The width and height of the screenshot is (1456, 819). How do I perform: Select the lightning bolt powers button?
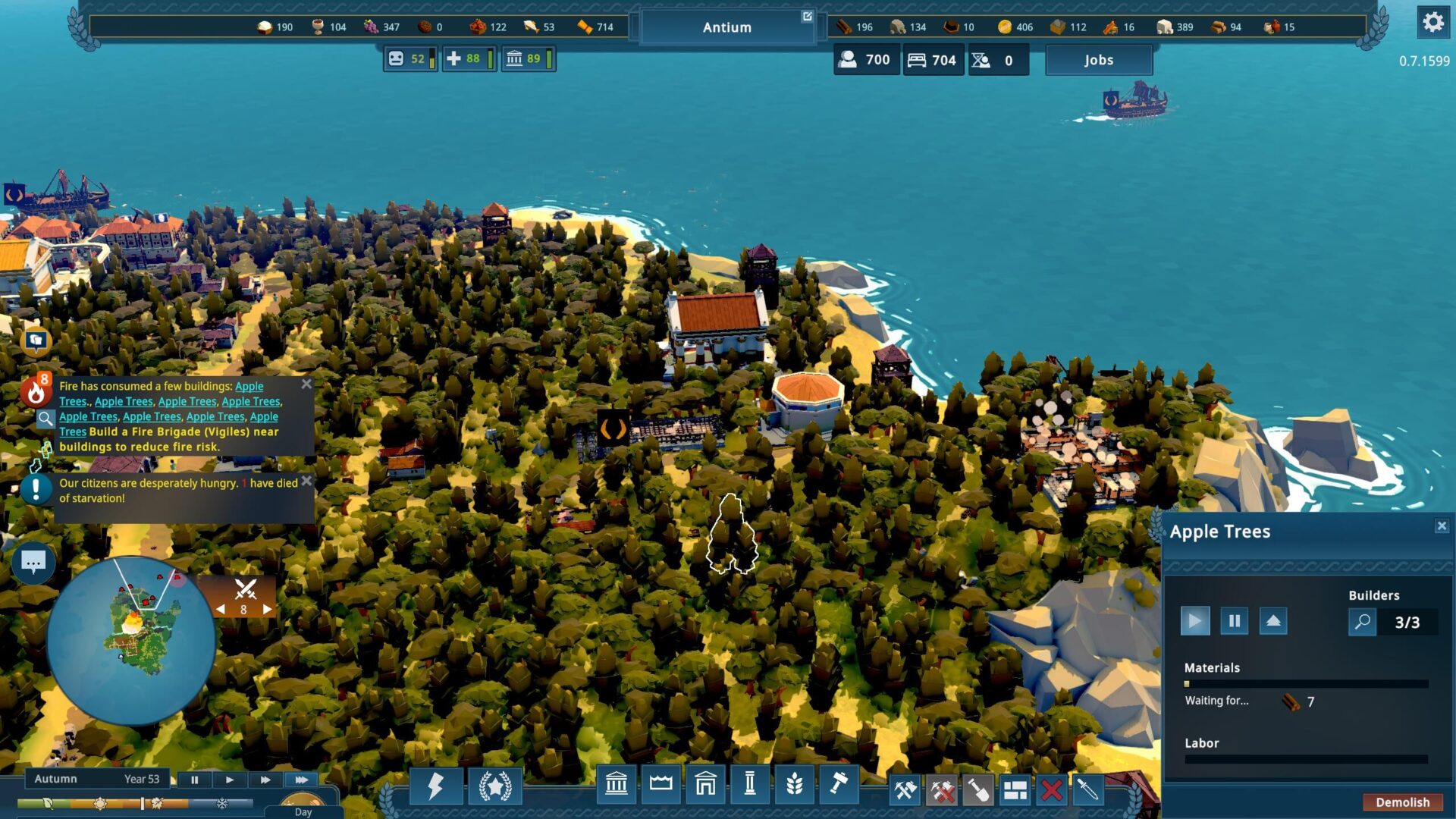pyautogui.click(x=435, y=786)
